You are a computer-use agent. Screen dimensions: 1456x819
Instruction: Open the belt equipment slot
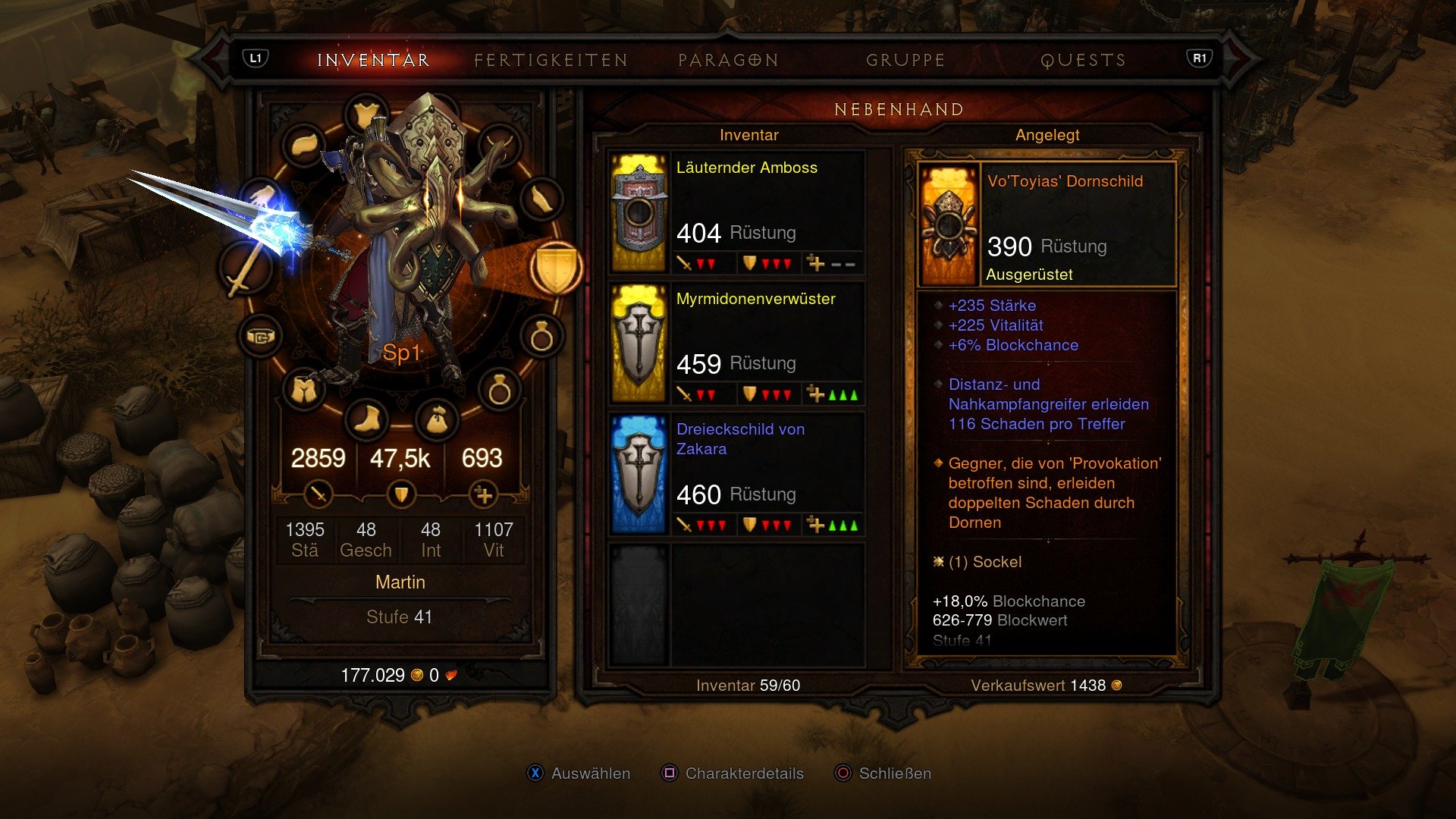[259, 336]
